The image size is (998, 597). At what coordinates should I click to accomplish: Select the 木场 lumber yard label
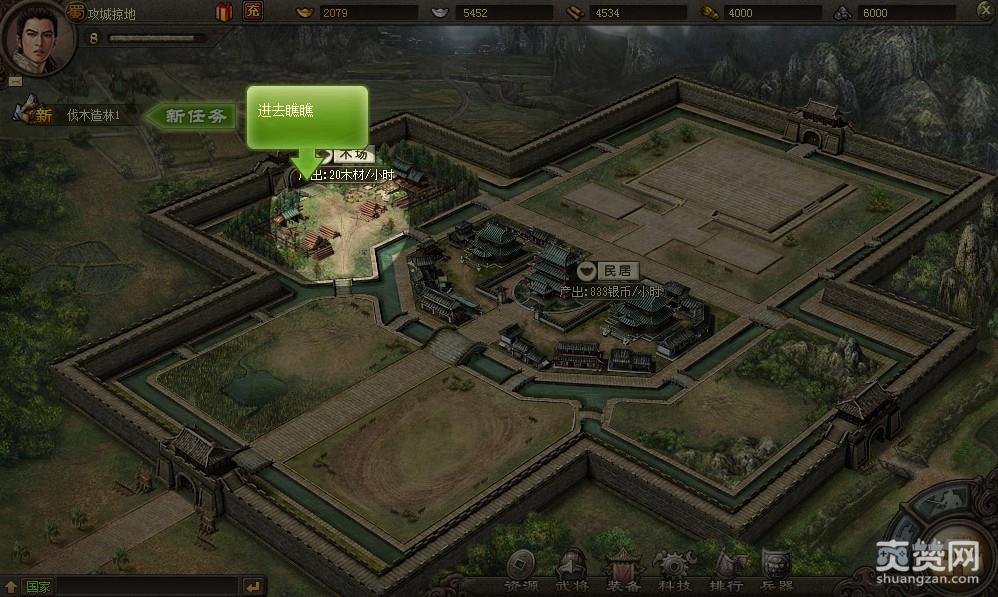pyautogui.click(x=352, y=154)
